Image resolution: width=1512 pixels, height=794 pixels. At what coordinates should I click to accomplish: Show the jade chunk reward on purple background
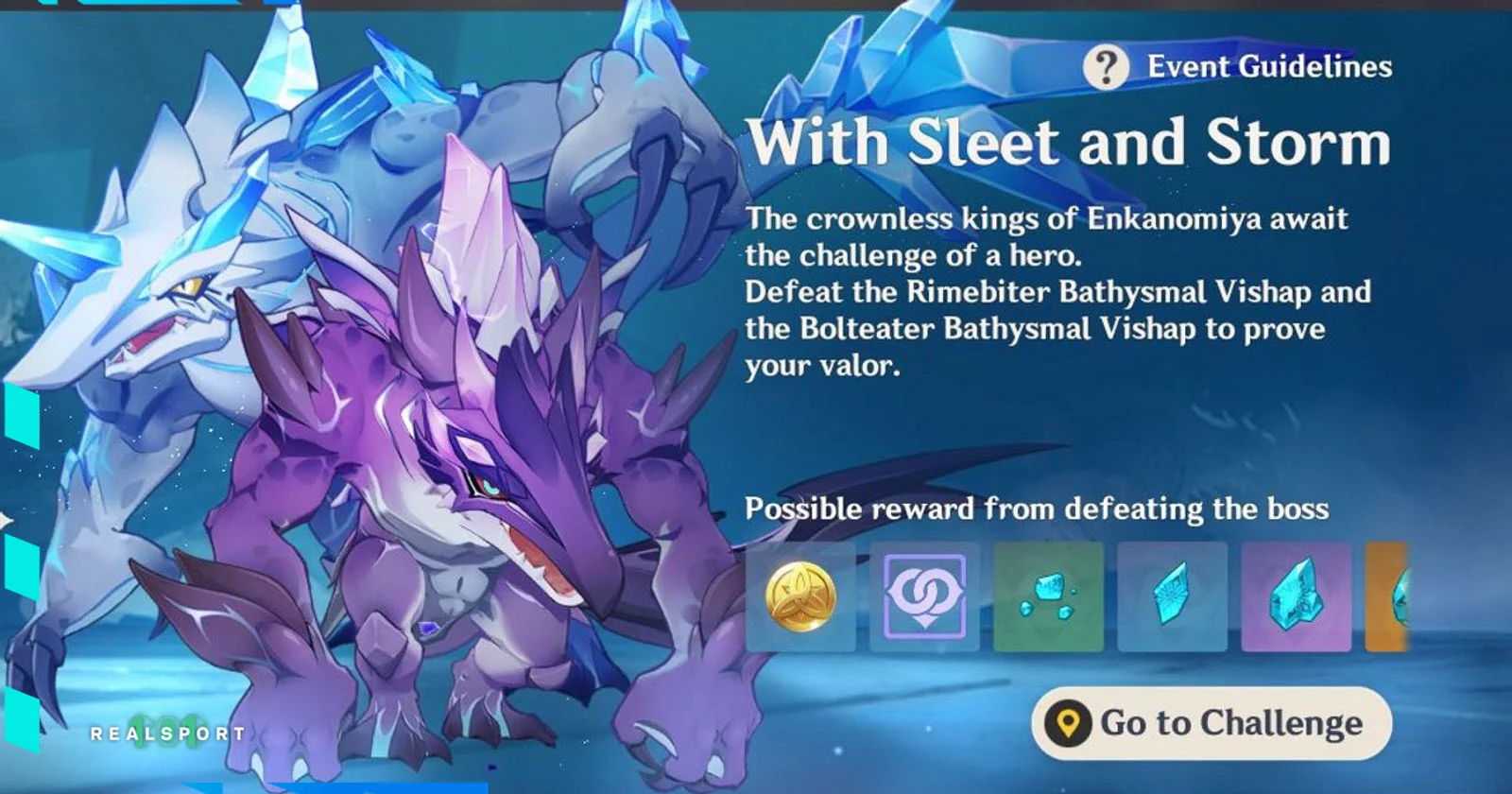point(1296,596)
